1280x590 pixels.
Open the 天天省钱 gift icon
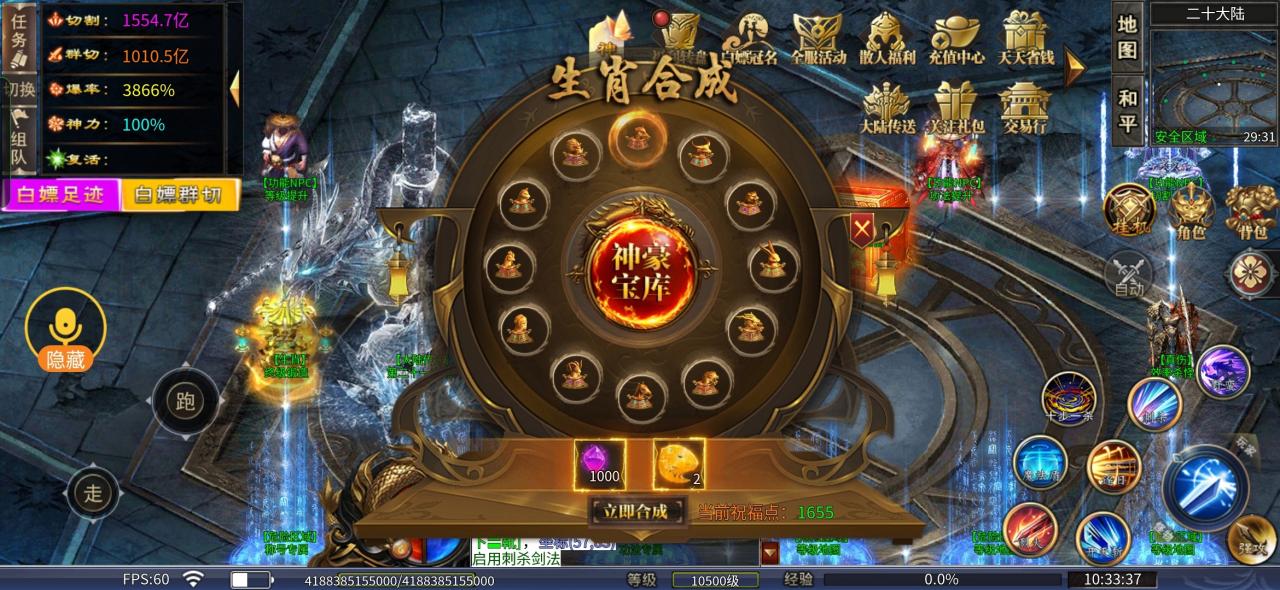[1026, 40]
